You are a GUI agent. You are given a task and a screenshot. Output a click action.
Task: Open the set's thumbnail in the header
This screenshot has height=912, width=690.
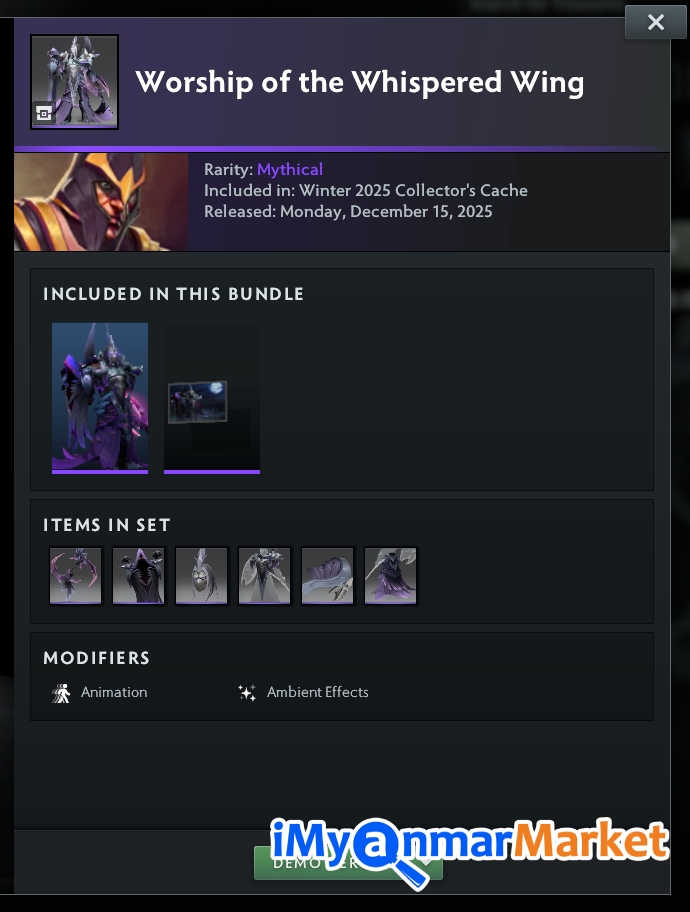[x=75, y=82]
